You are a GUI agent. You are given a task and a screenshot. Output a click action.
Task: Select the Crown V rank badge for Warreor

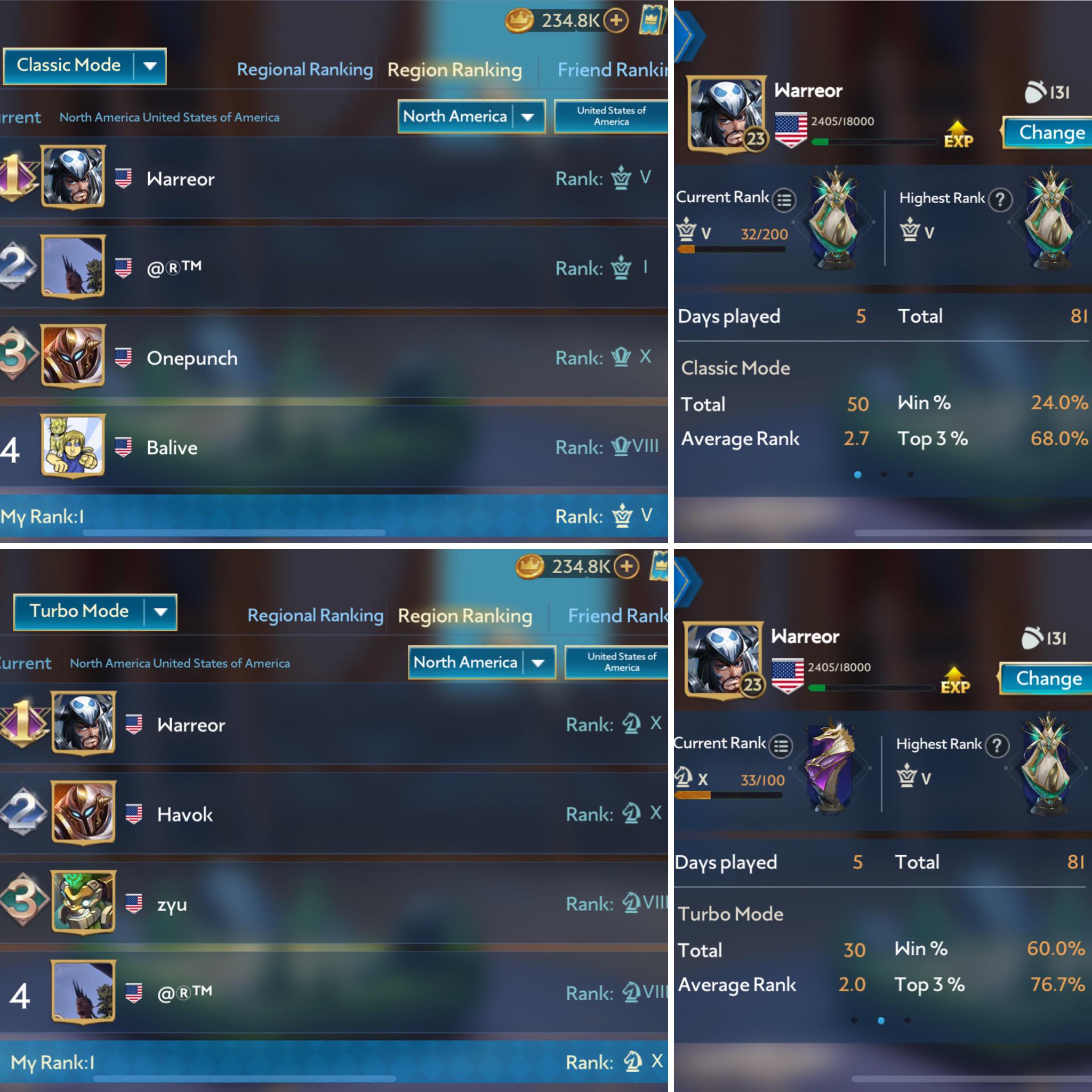pos(621,178)
